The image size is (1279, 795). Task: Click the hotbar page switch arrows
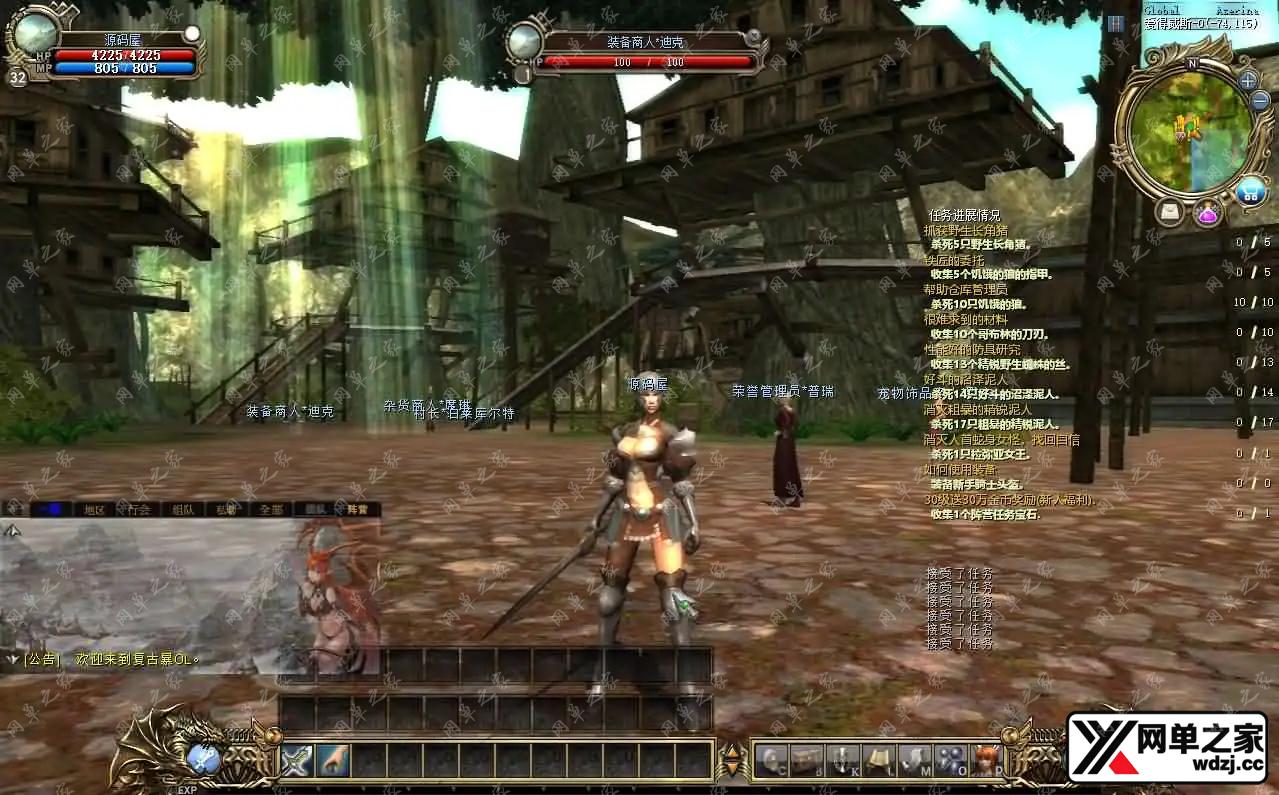[732, 761]
